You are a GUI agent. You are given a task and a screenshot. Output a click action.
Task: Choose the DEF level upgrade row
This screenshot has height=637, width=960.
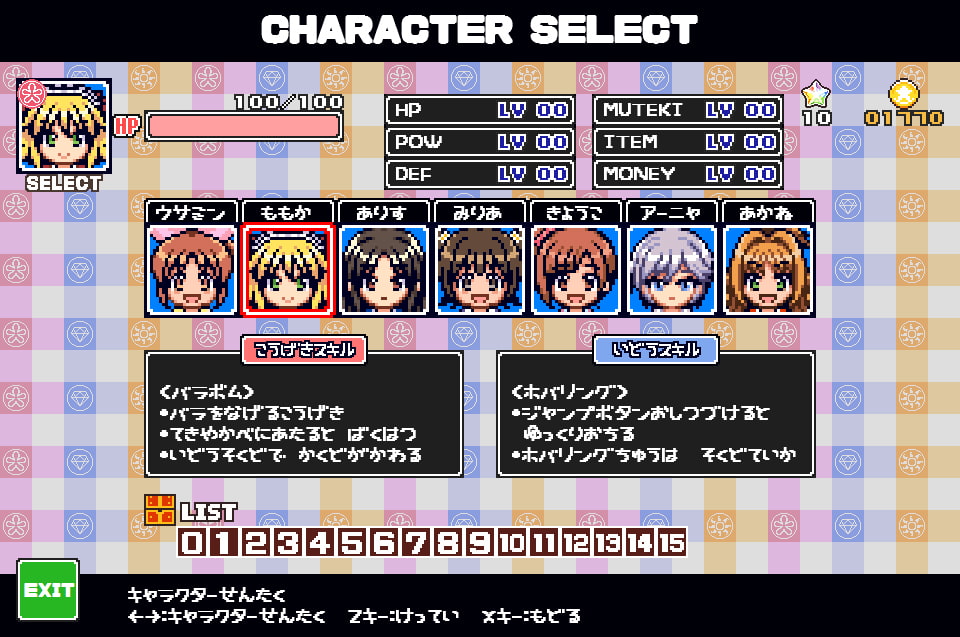click(480, 173)
